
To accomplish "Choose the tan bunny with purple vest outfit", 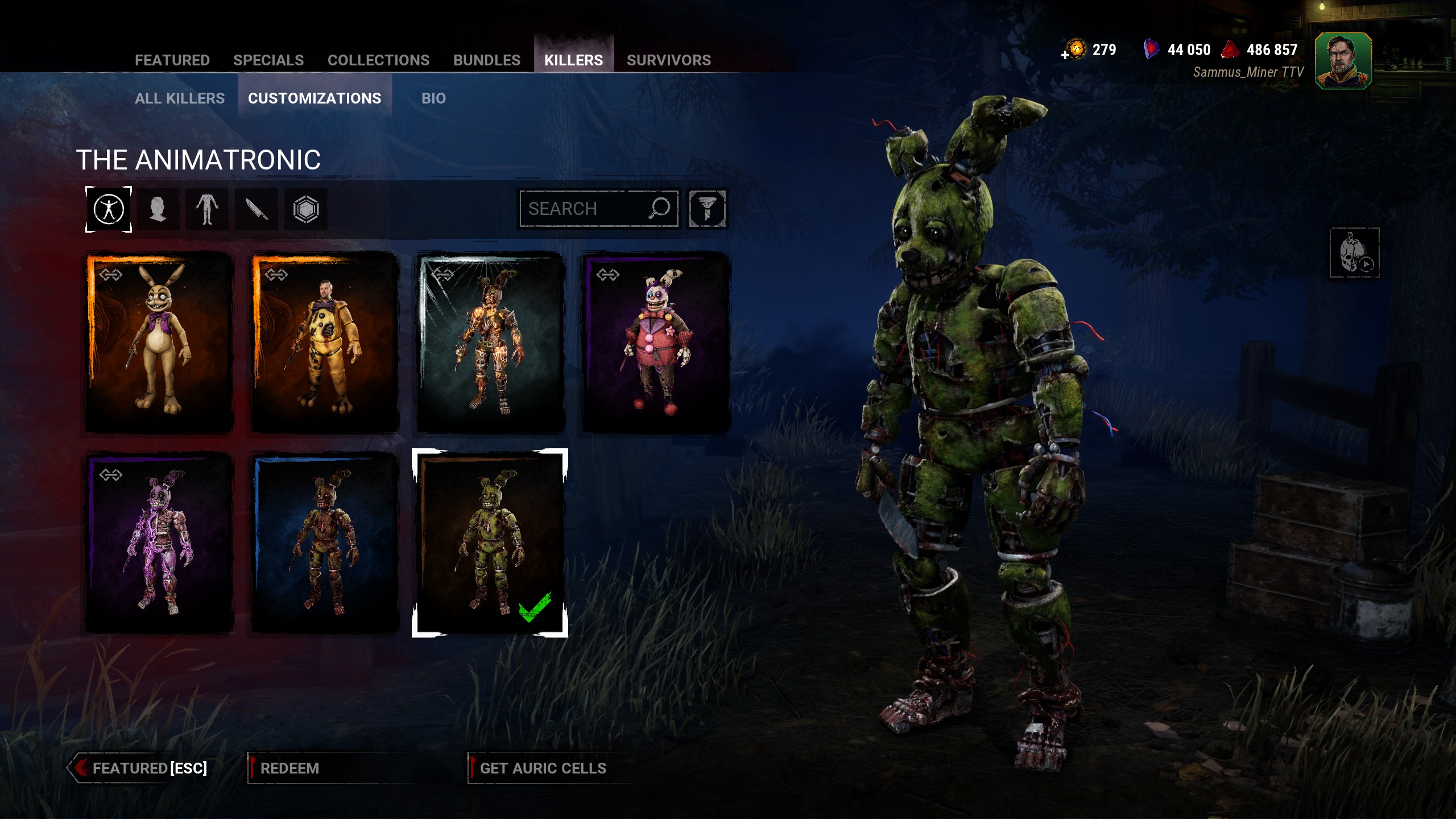I will point(159,342).
